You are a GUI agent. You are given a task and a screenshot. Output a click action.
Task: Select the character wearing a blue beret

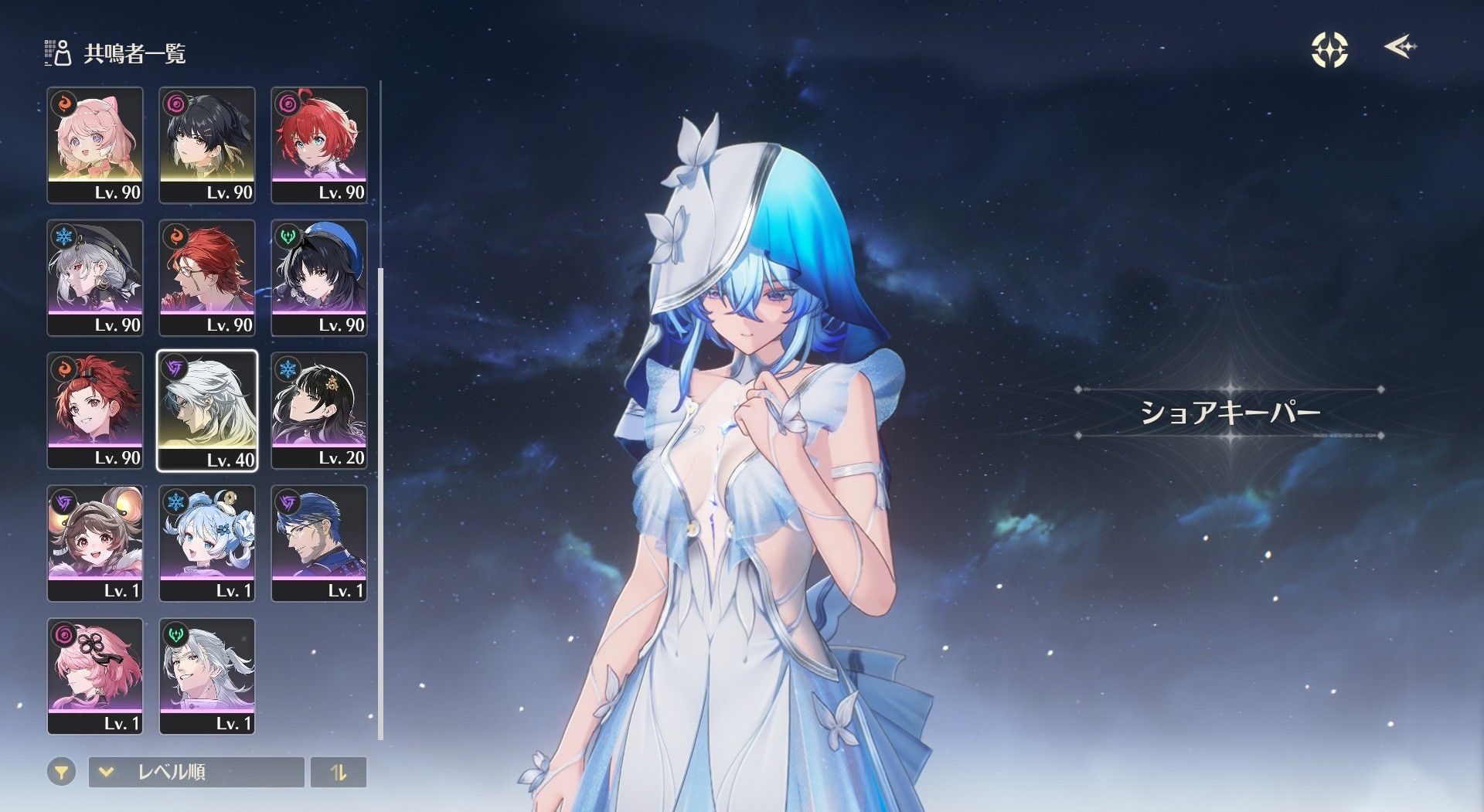(x=319, y=277)
